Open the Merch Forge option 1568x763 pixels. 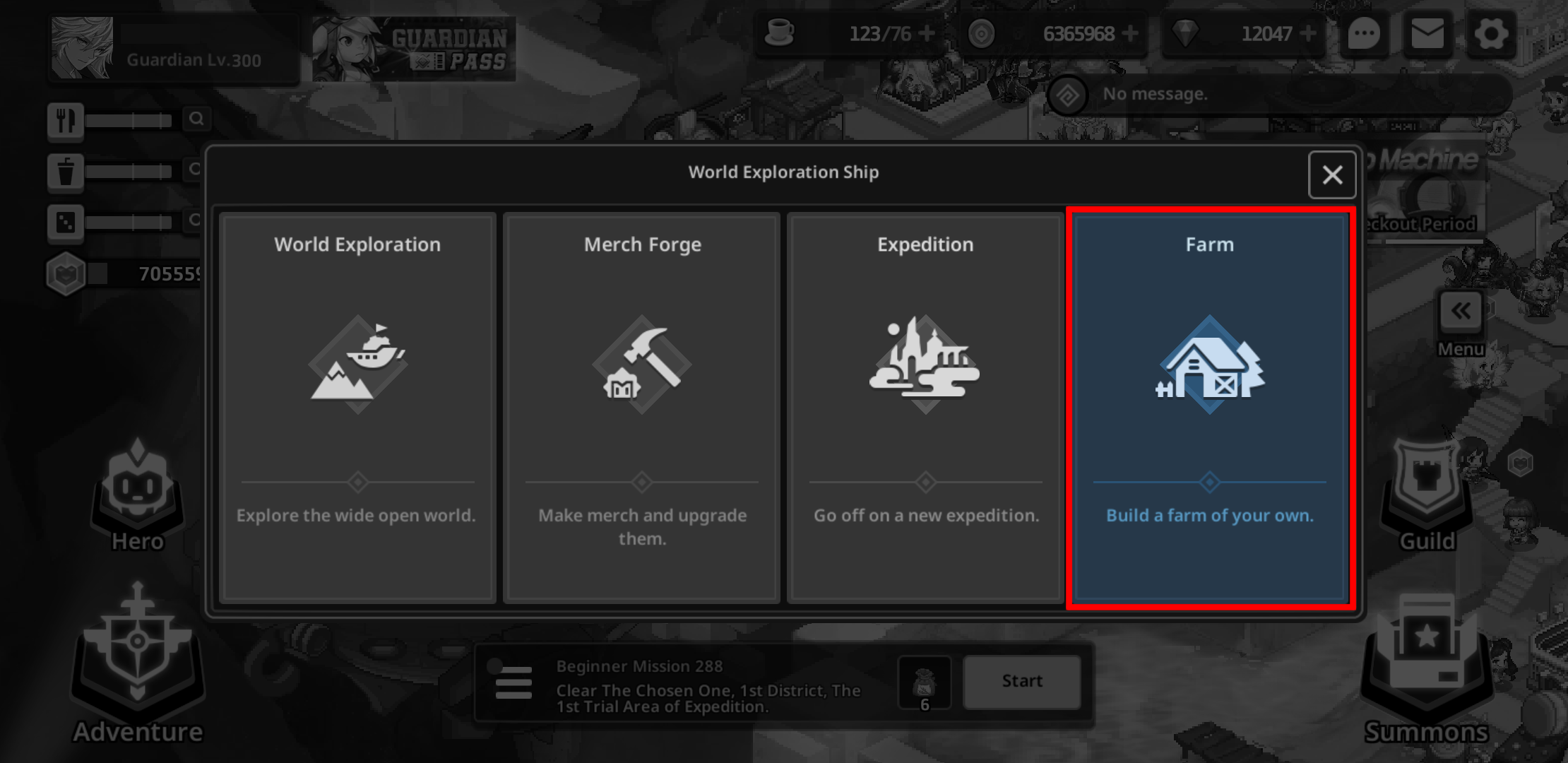point(641,408)
